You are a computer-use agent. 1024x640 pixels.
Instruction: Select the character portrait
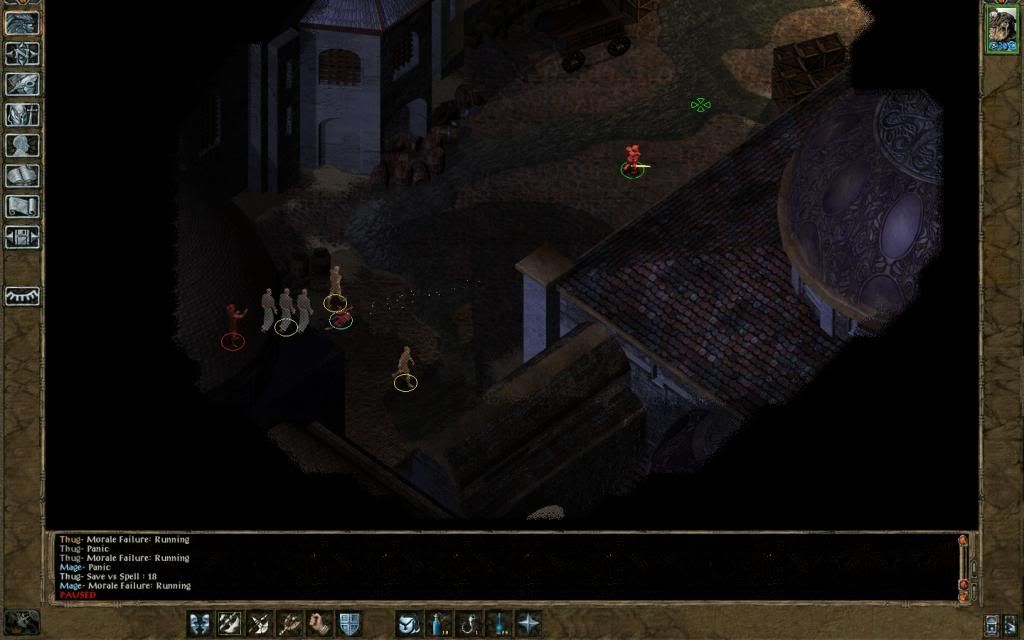pos(1001,27)
